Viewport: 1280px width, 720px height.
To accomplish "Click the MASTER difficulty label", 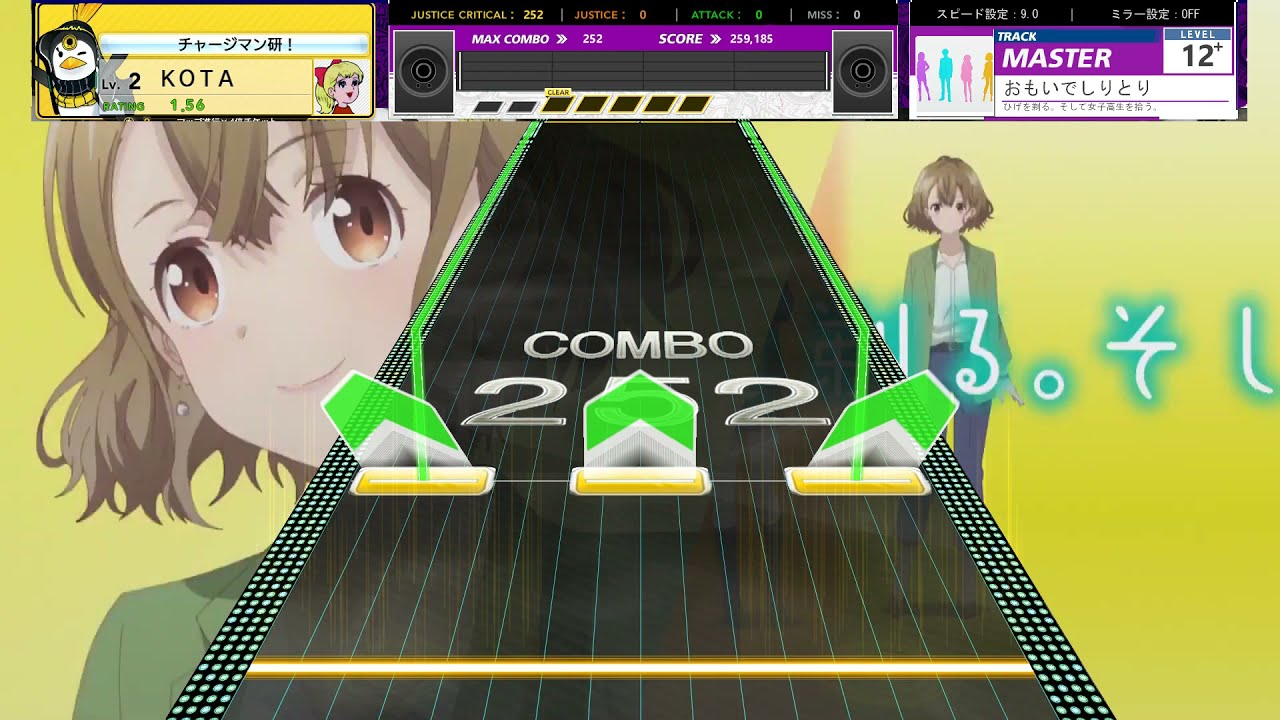I will (x=1056, y=58).
